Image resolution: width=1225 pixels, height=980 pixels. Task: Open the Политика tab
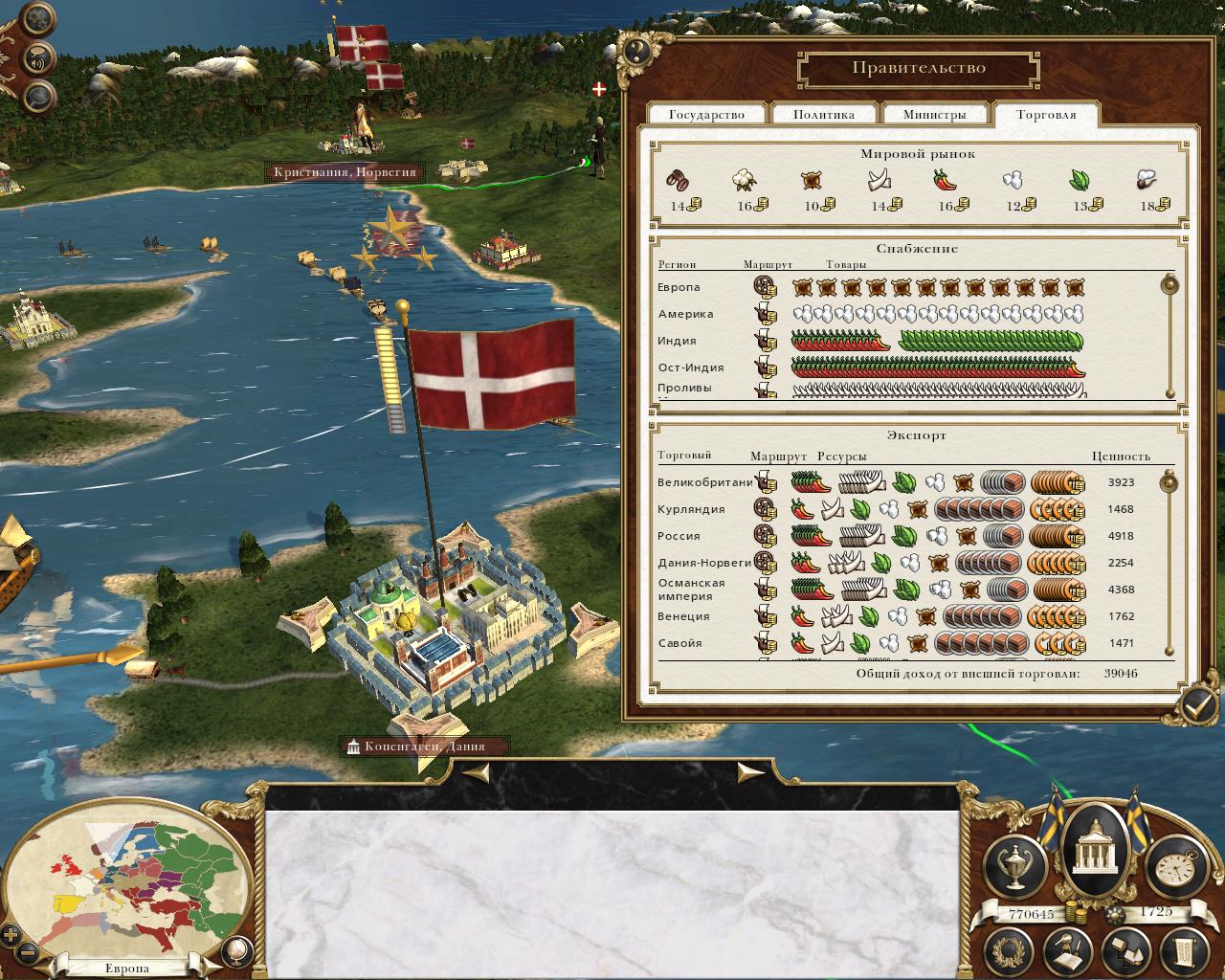pos(823,115)
